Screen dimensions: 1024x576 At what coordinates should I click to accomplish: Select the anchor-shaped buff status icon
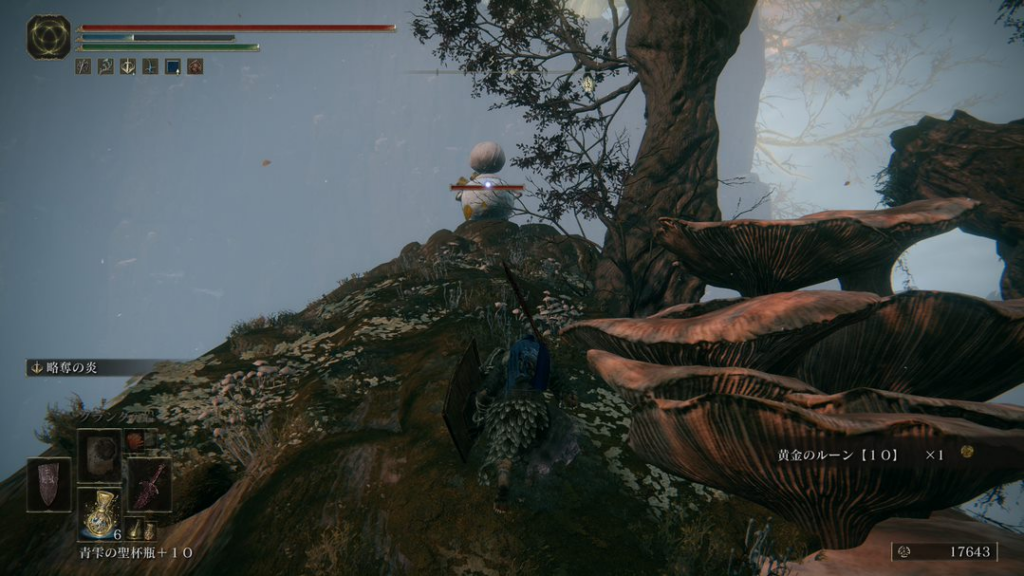pyautogui.click(x=127, y=66)
